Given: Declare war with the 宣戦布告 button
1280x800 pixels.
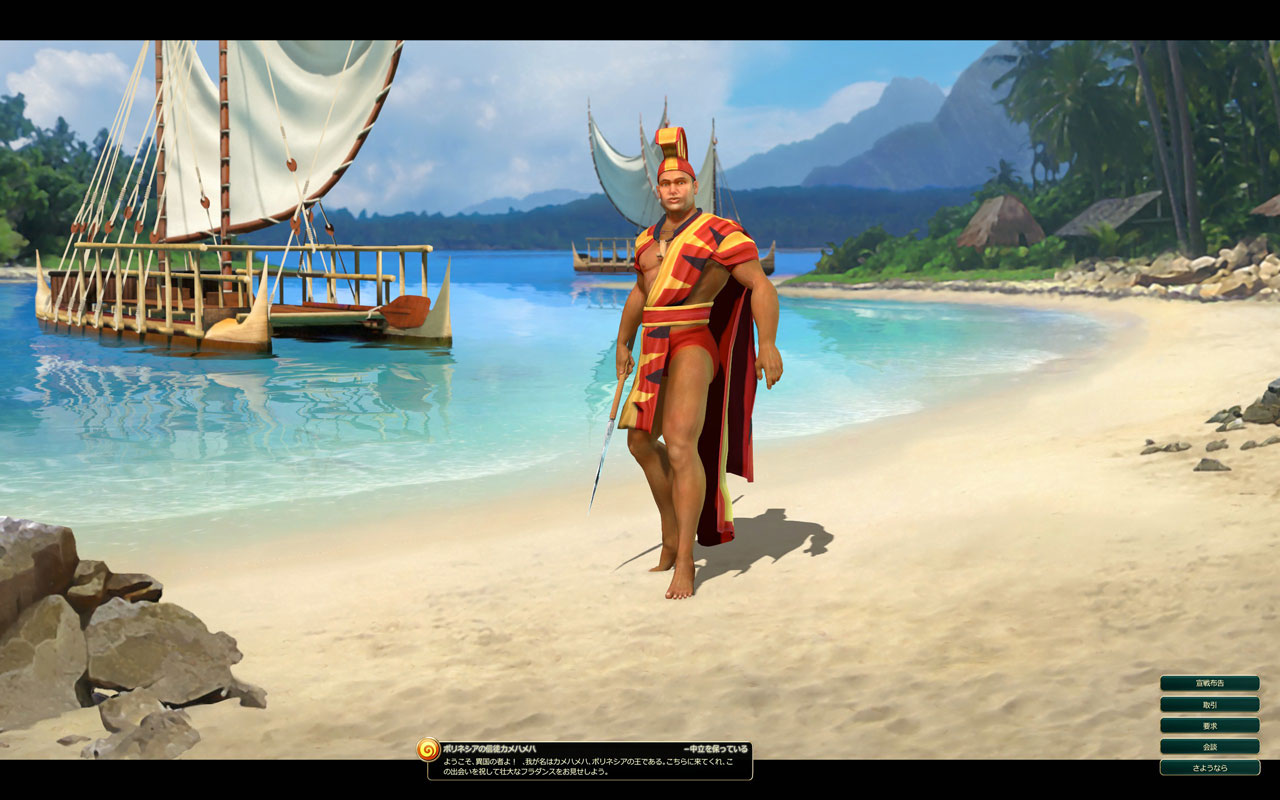Looking at the screenshot, I should pos(1209,683).
